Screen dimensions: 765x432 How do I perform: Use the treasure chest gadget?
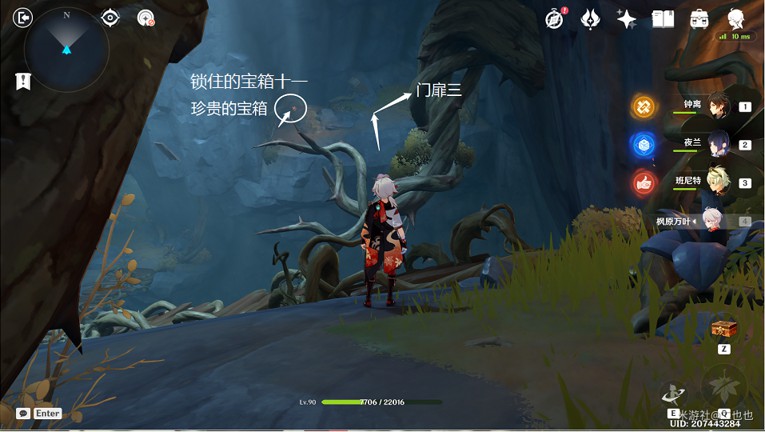[x=722, y=328]
